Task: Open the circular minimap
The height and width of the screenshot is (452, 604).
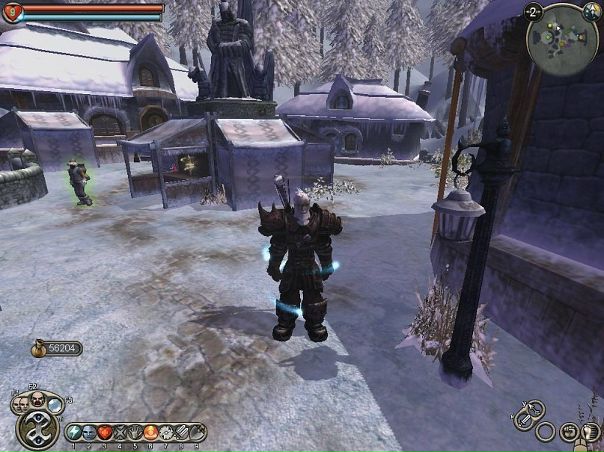Action: 562,39
